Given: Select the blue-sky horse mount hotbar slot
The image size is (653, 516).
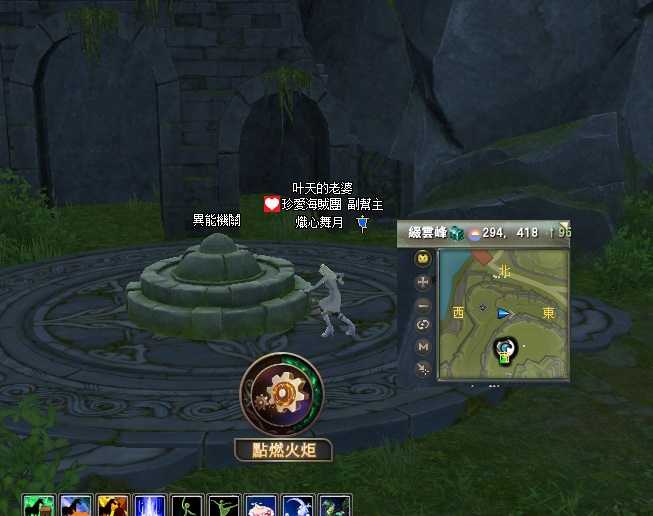Looking at the screenshot, I should (x=76, y=505).
